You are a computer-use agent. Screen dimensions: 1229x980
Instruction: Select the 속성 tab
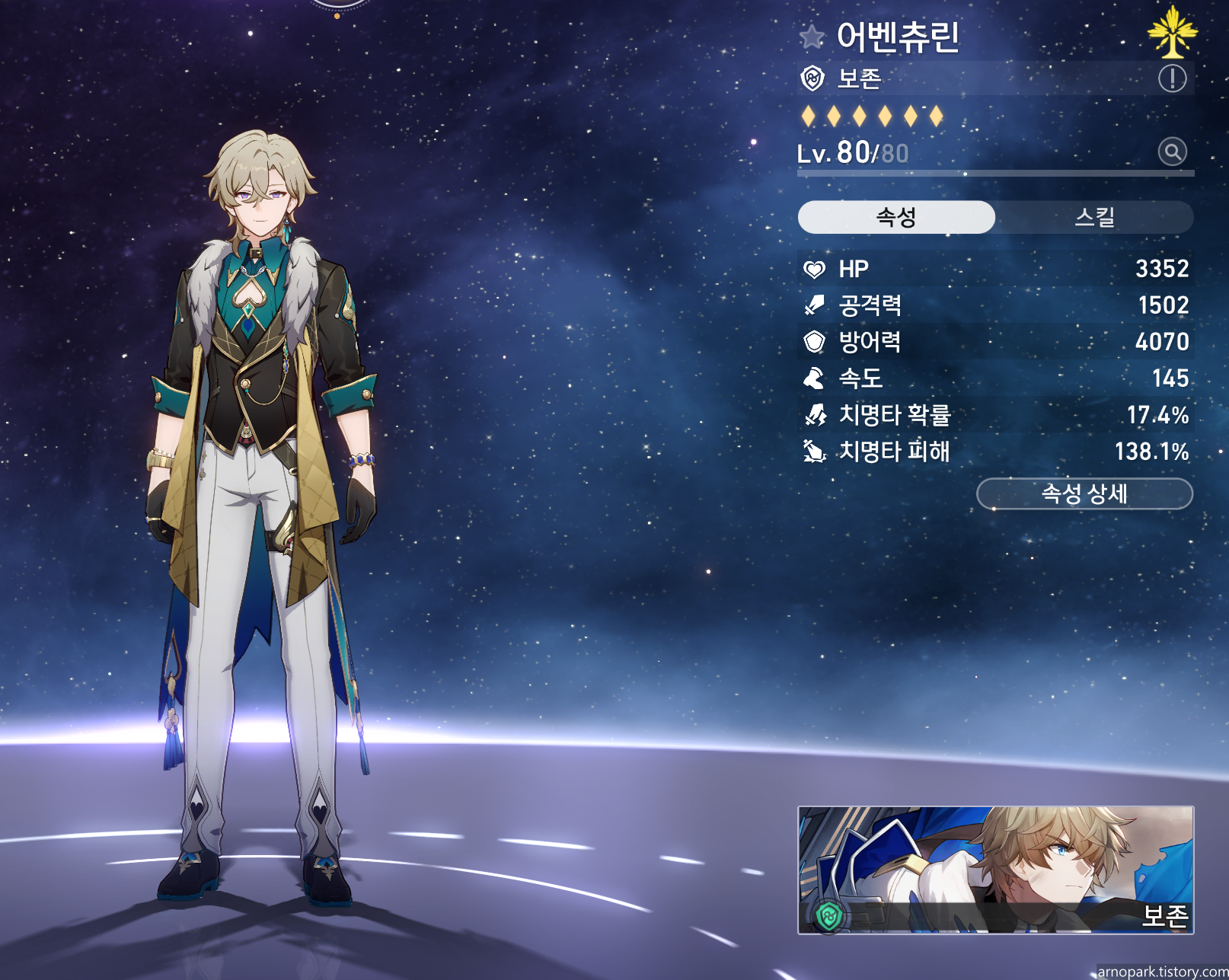tap(896, 218)
